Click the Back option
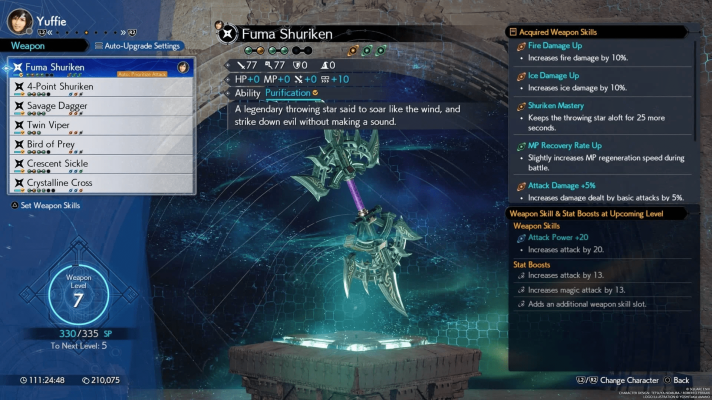Viewport: 712px width, 400px height. 680,381
